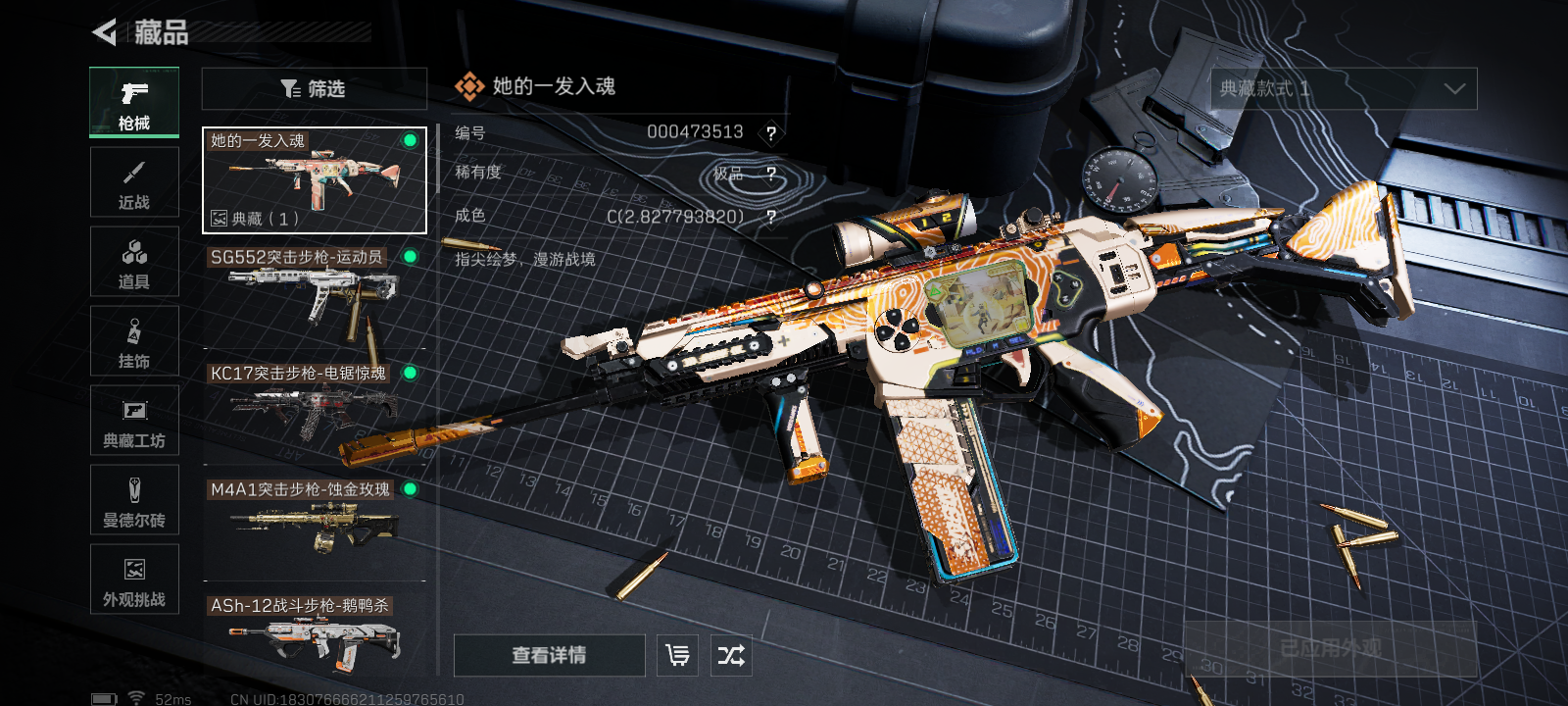Open the 典藏工坊 workshop tab

[134, 421]
